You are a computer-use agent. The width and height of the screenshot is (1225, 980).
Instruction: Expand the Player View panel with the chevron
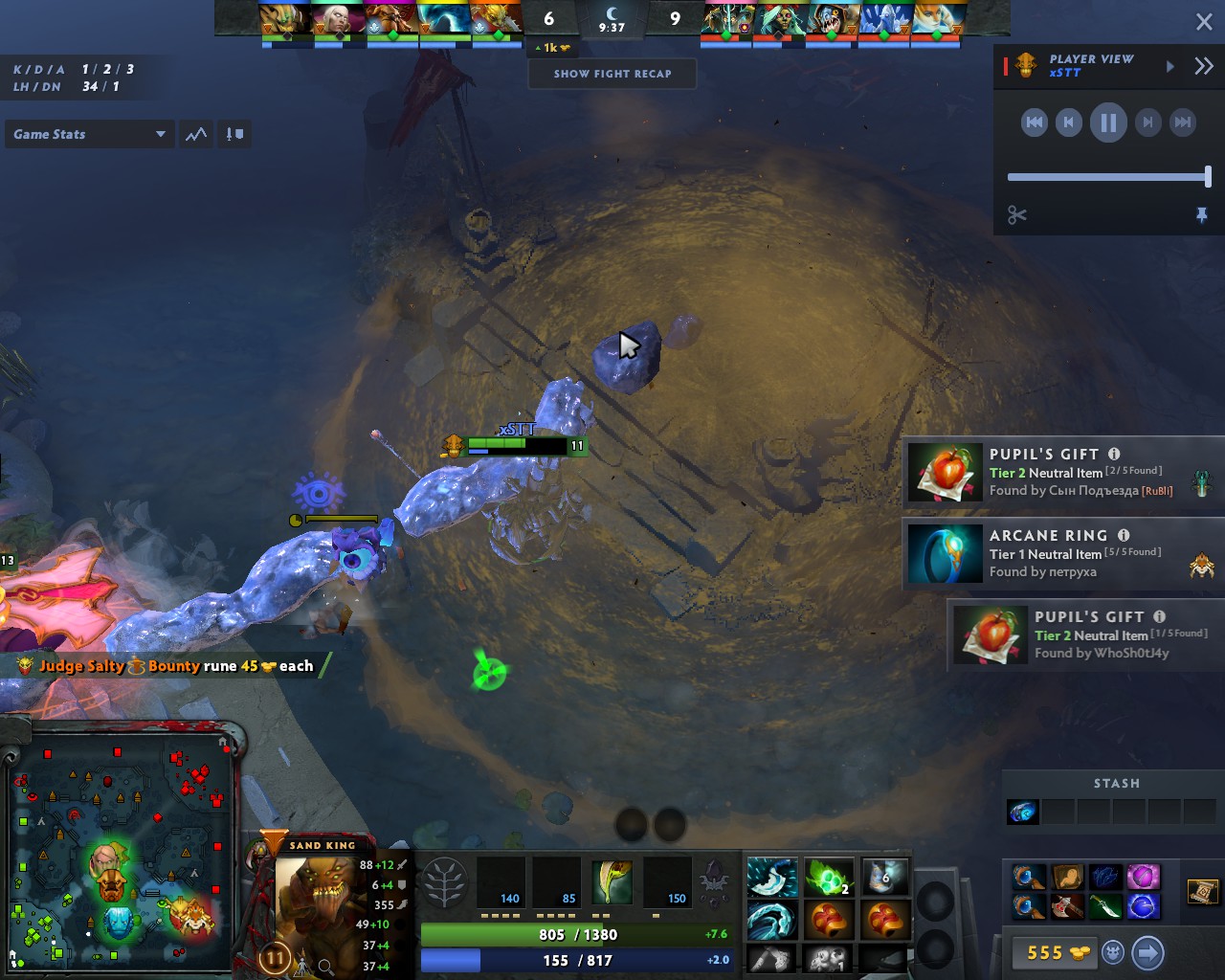[x=1204, y=66]
